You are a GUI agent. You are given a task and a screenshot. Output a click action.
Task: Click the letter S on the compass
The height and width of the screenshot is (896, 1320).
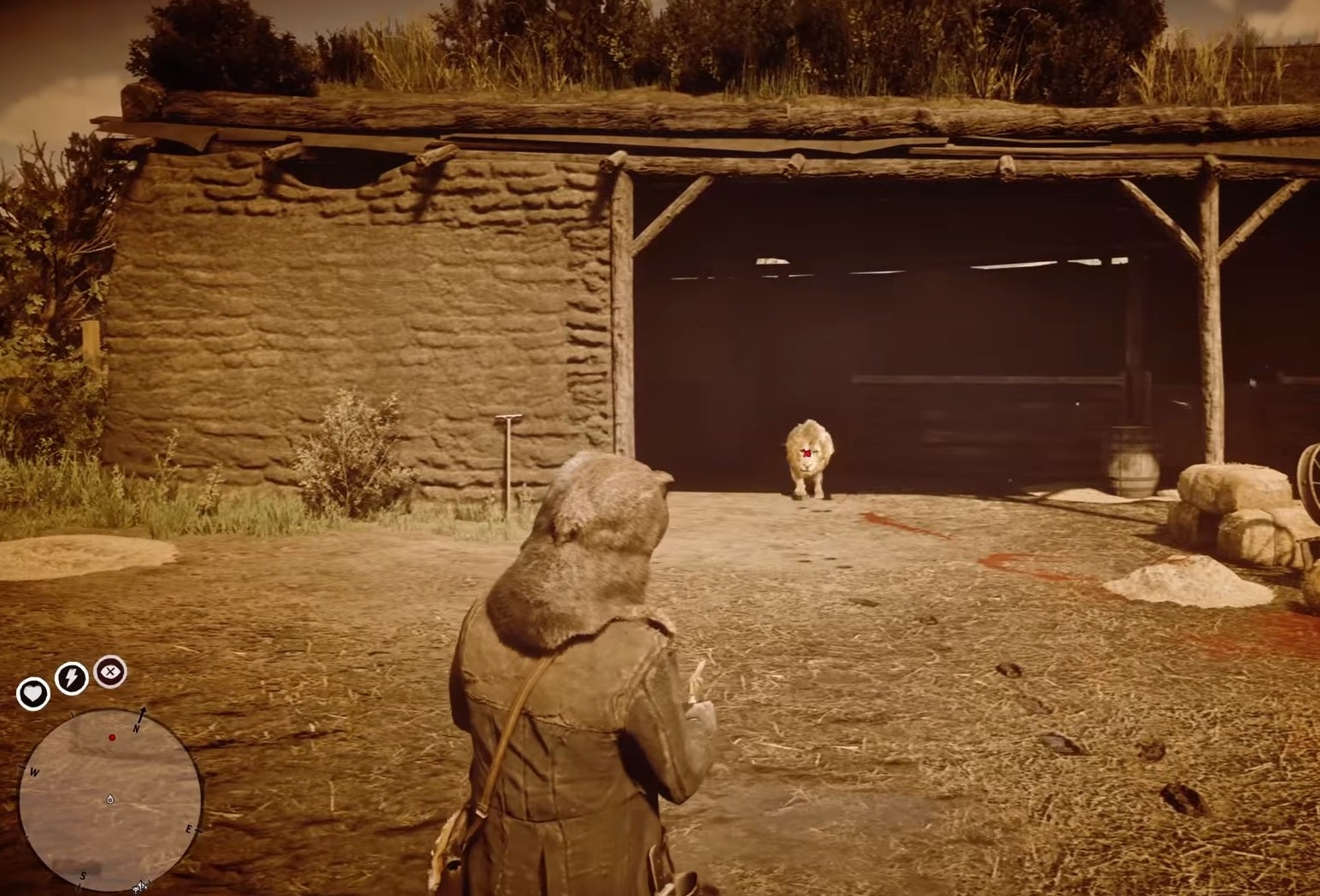(x=83, y=876)
